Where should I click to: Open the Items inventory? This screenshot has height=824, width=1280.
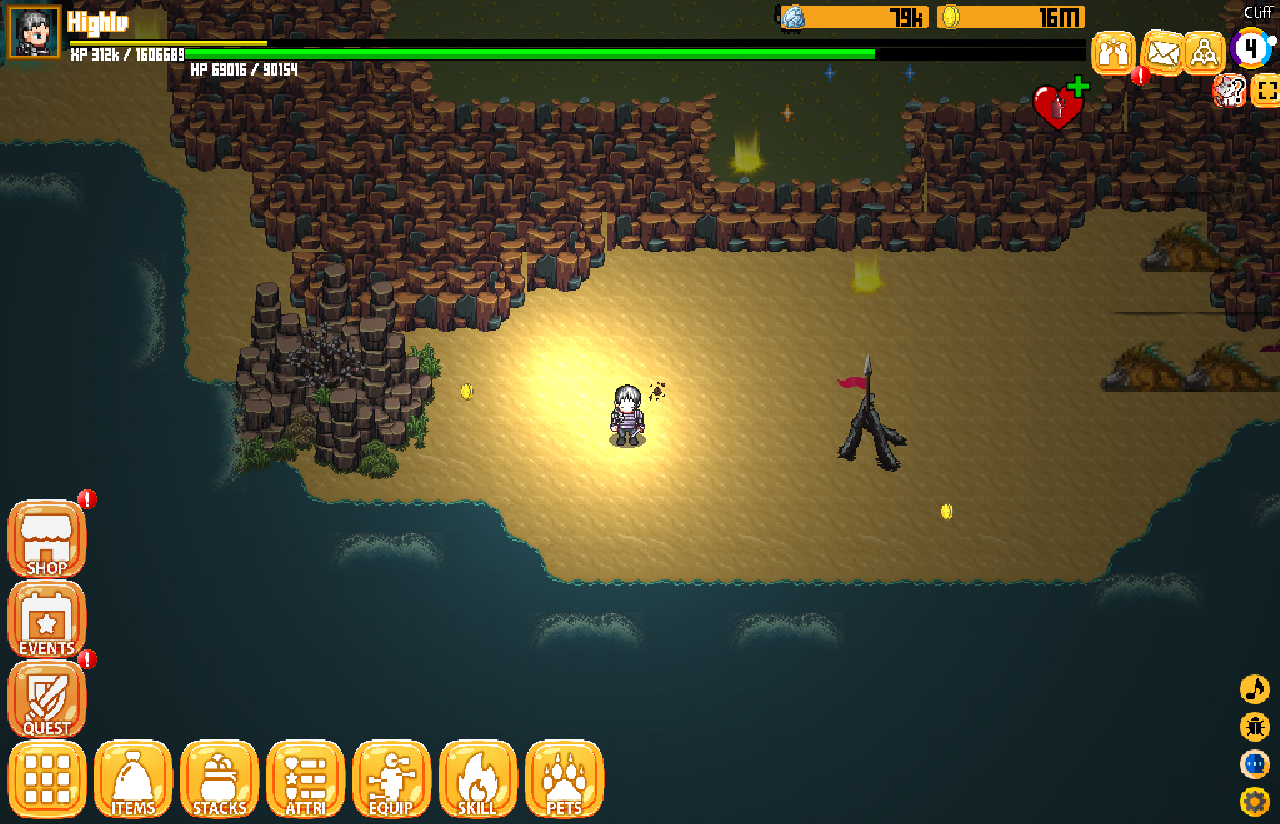coord(133,779)
